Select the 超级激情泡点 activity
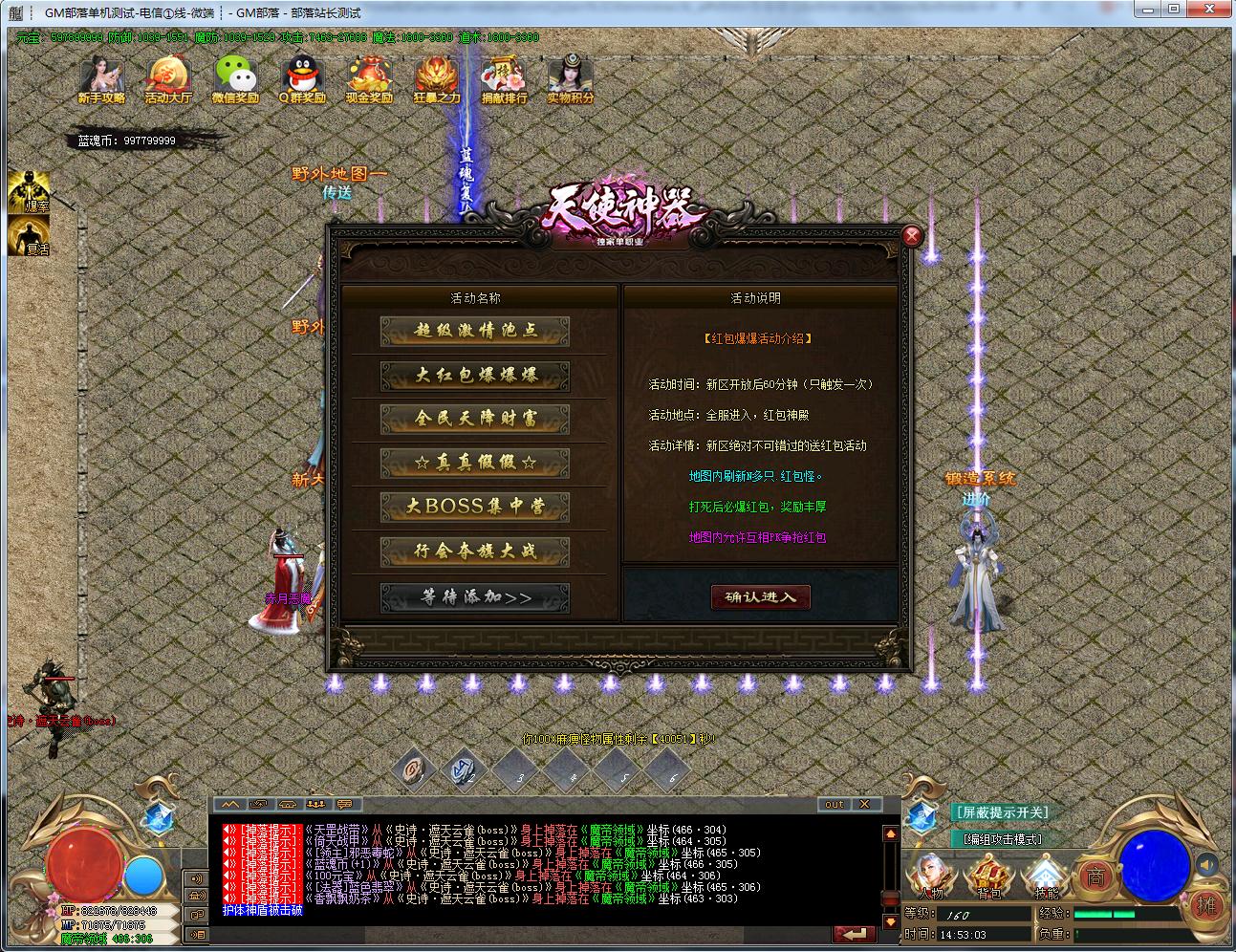This screenshot has width=1236, height=952. pyautogui.click(x=475, y=331)
